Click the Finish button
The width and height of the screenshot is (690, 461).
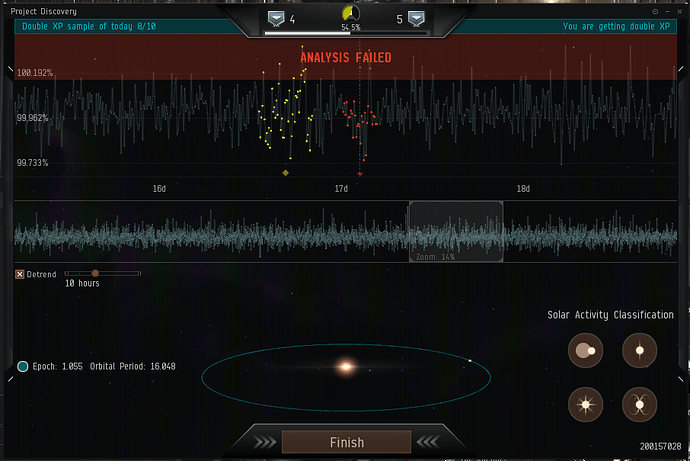pyautogui.click(x=346, y=442)
